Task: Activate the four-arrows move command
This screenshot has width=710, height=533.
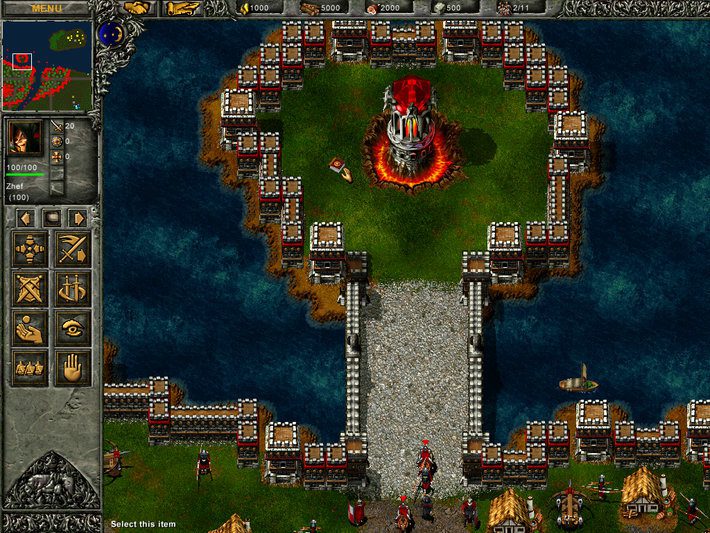Action: tap(30, 249)
